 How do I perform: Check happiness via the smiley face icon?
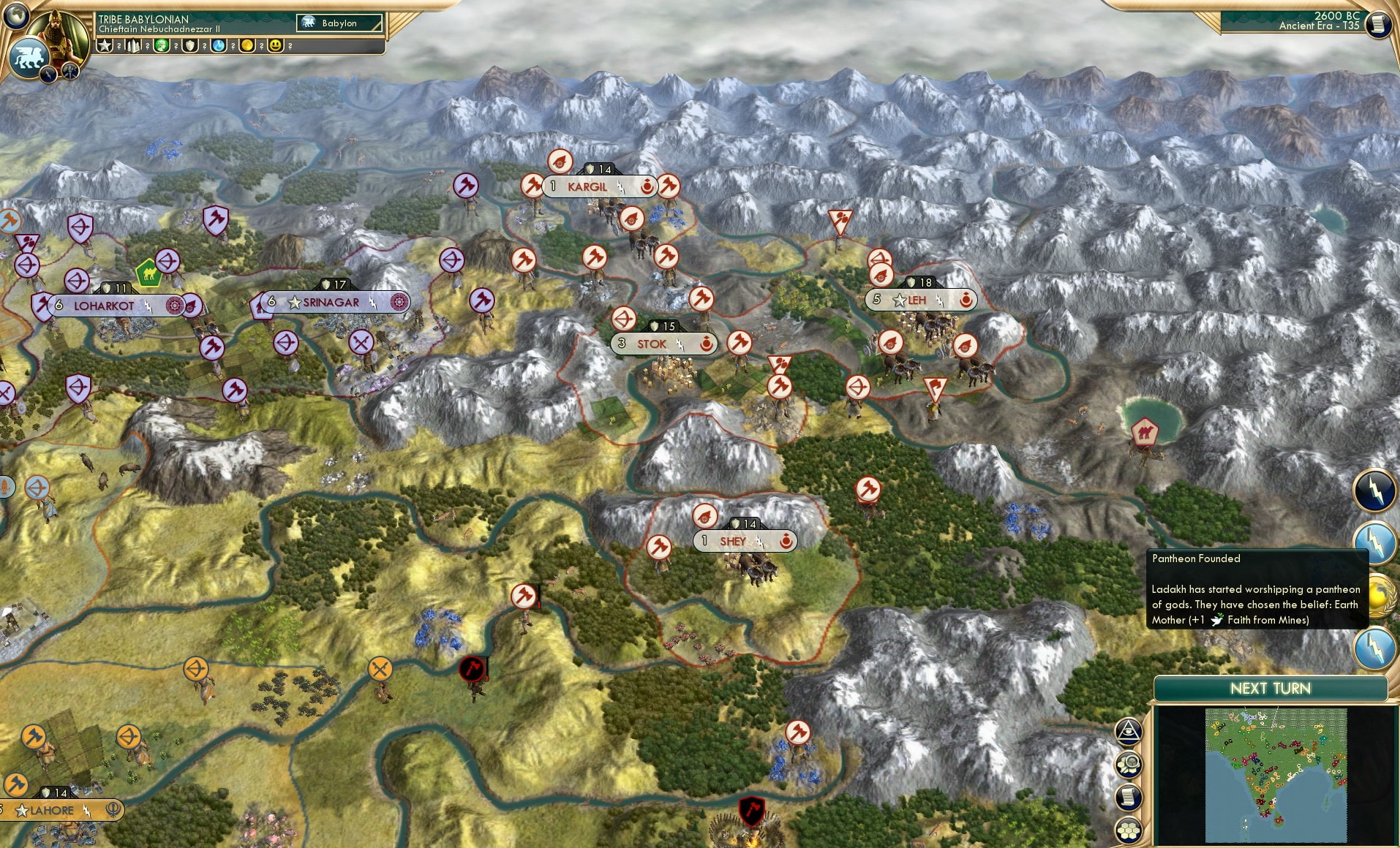(275, 45)
